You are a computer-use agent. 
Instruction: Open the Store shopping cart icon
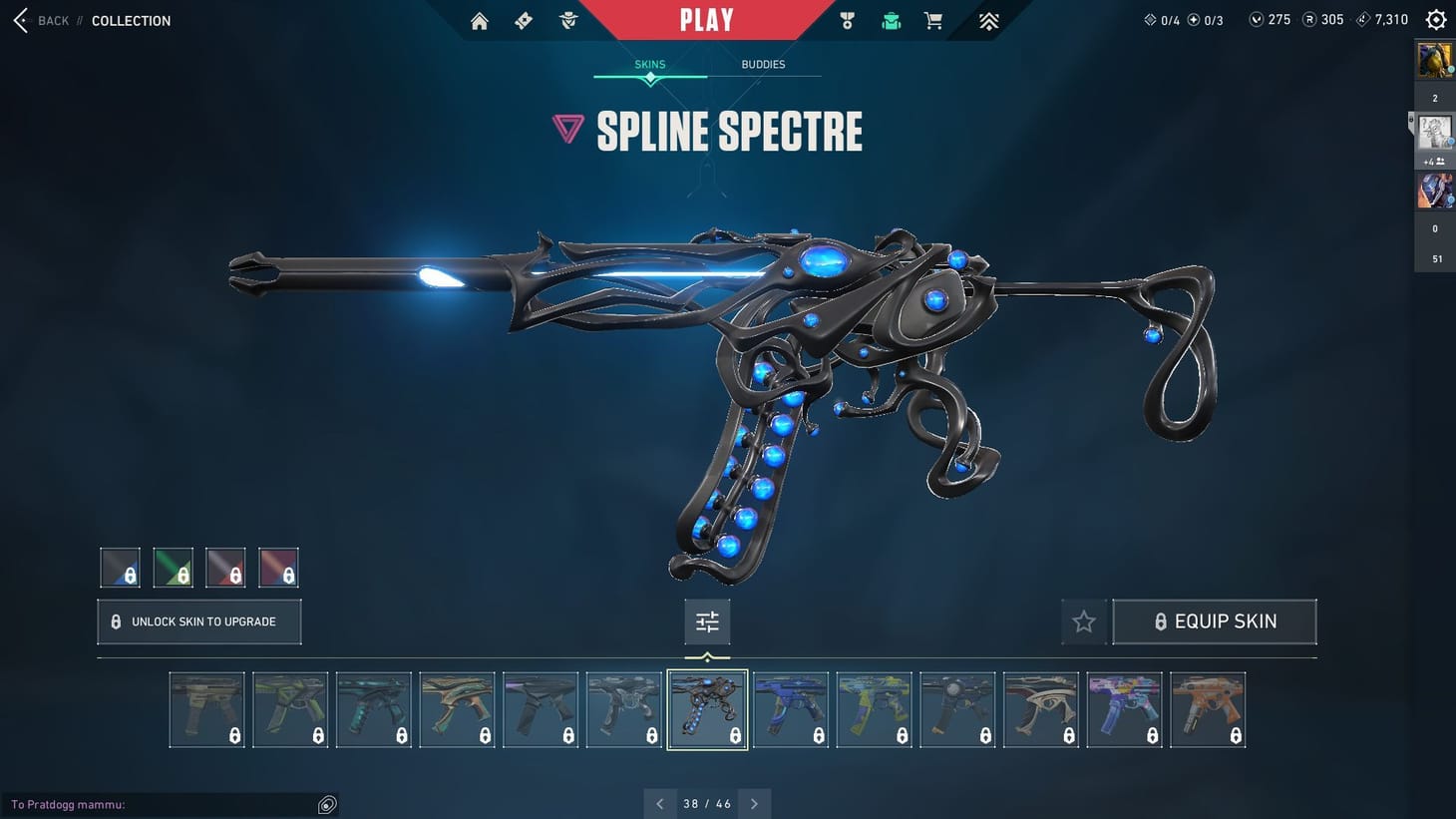coord(932,20)
